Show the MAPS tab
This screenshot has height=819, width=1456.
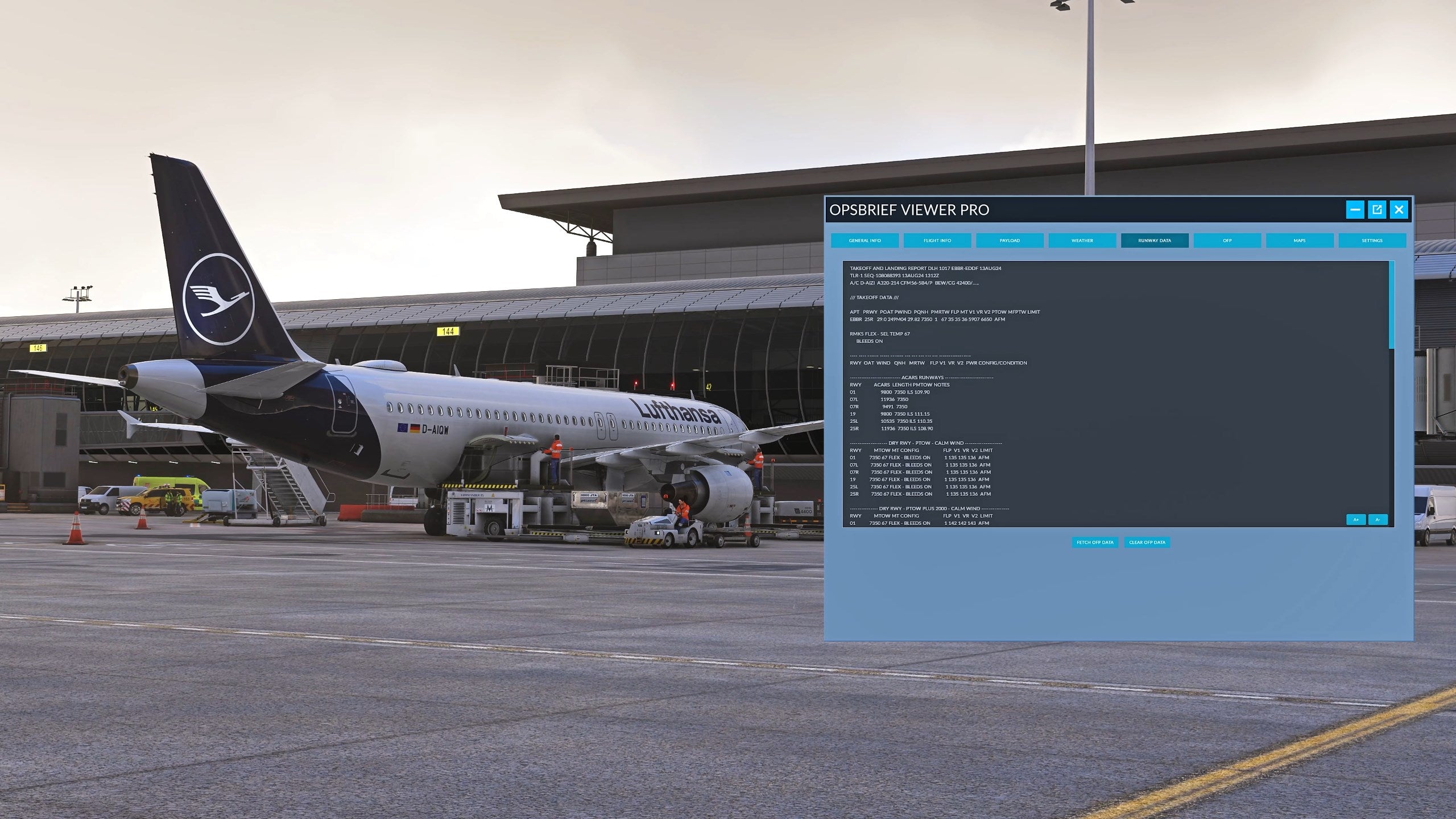tap(1300, 241)
